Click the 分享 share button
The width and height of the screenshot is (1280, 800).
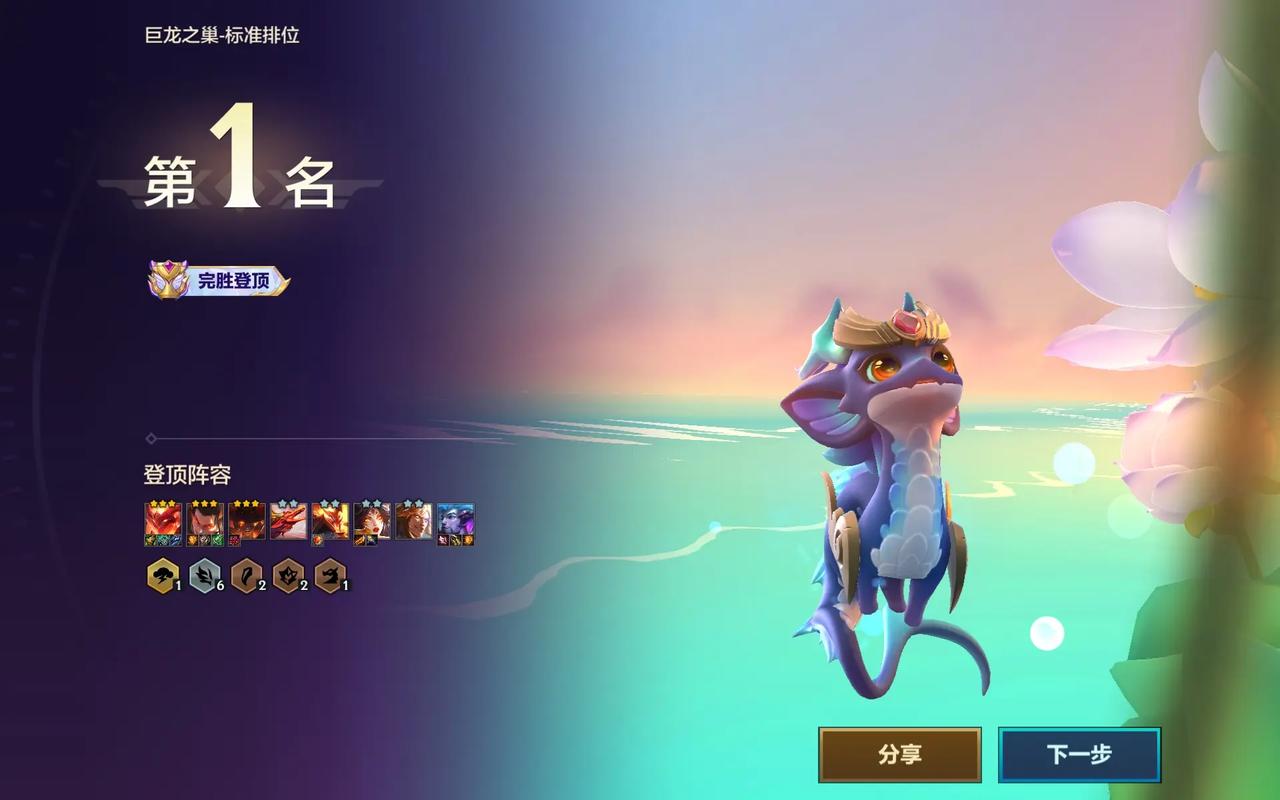899,755
